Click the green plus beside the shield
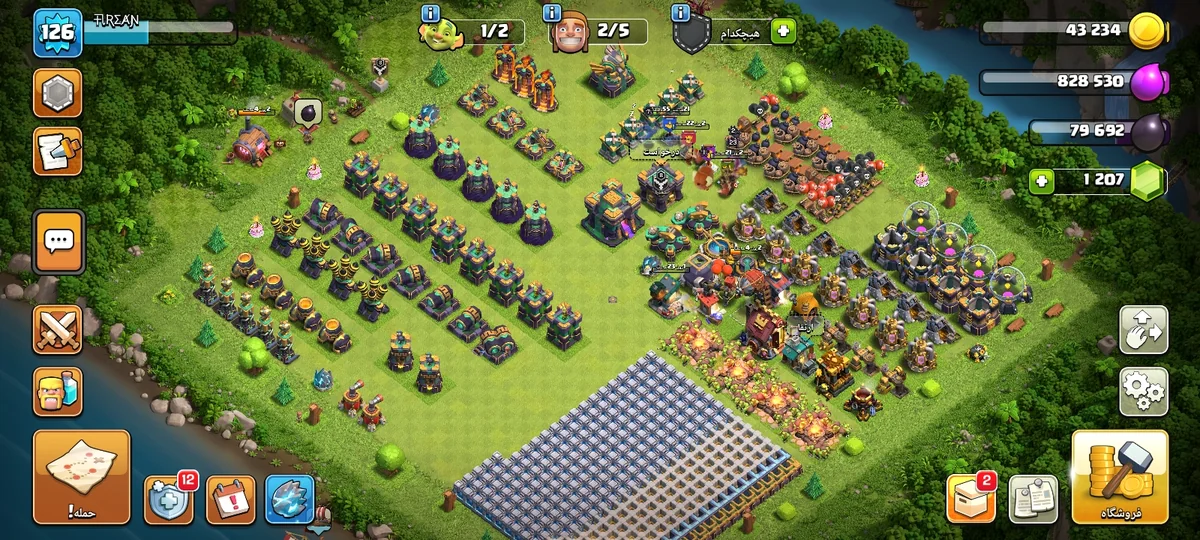 781,32
